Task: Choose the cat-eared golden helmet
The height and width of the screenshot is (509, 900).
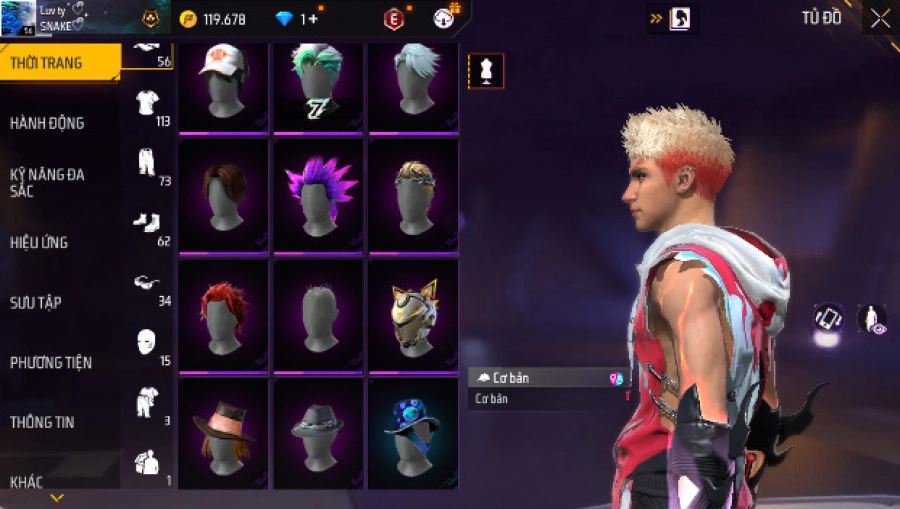Action: [412, 313]
